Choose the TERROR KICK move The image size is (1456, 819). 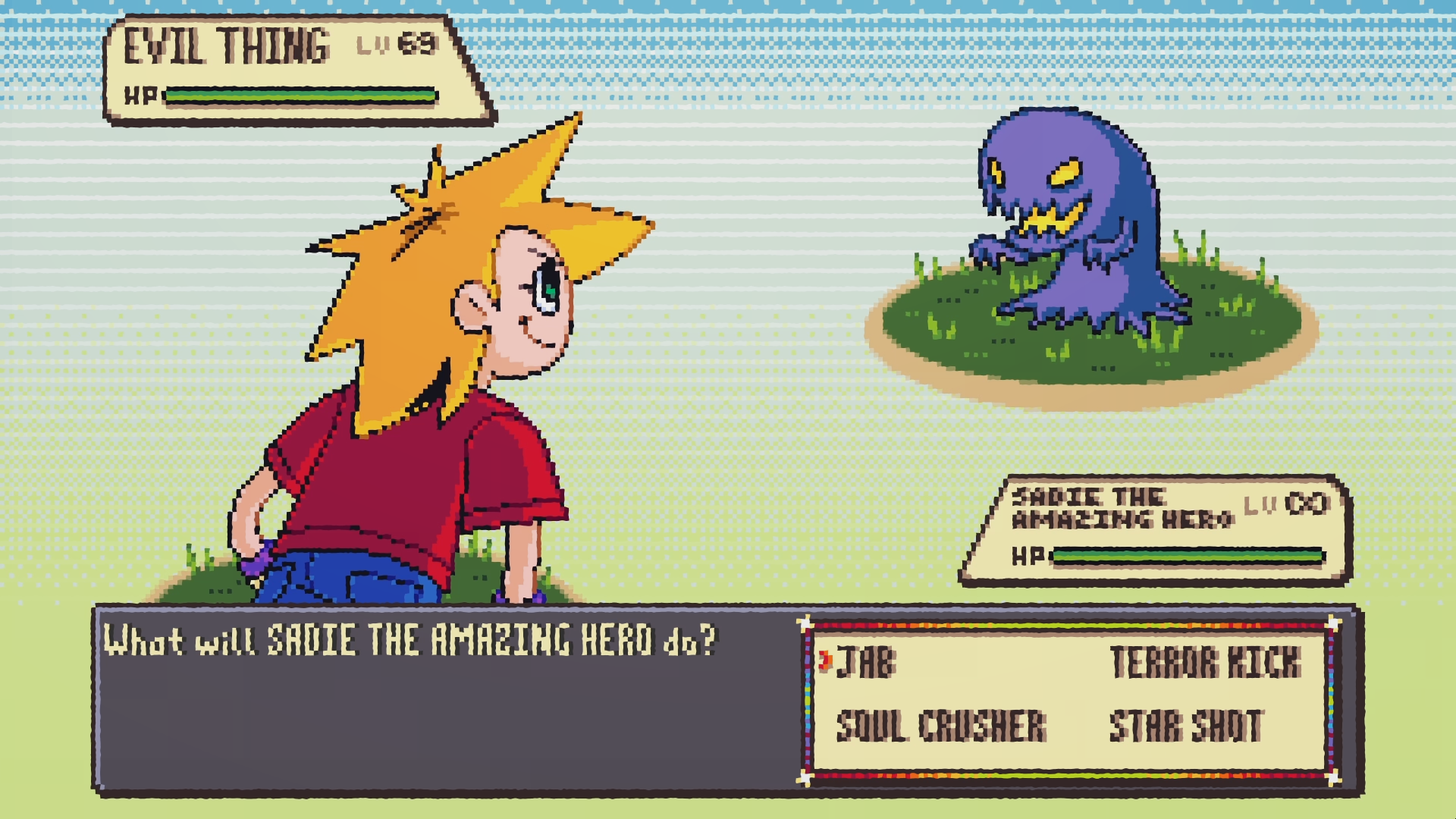pos(1205,662)
